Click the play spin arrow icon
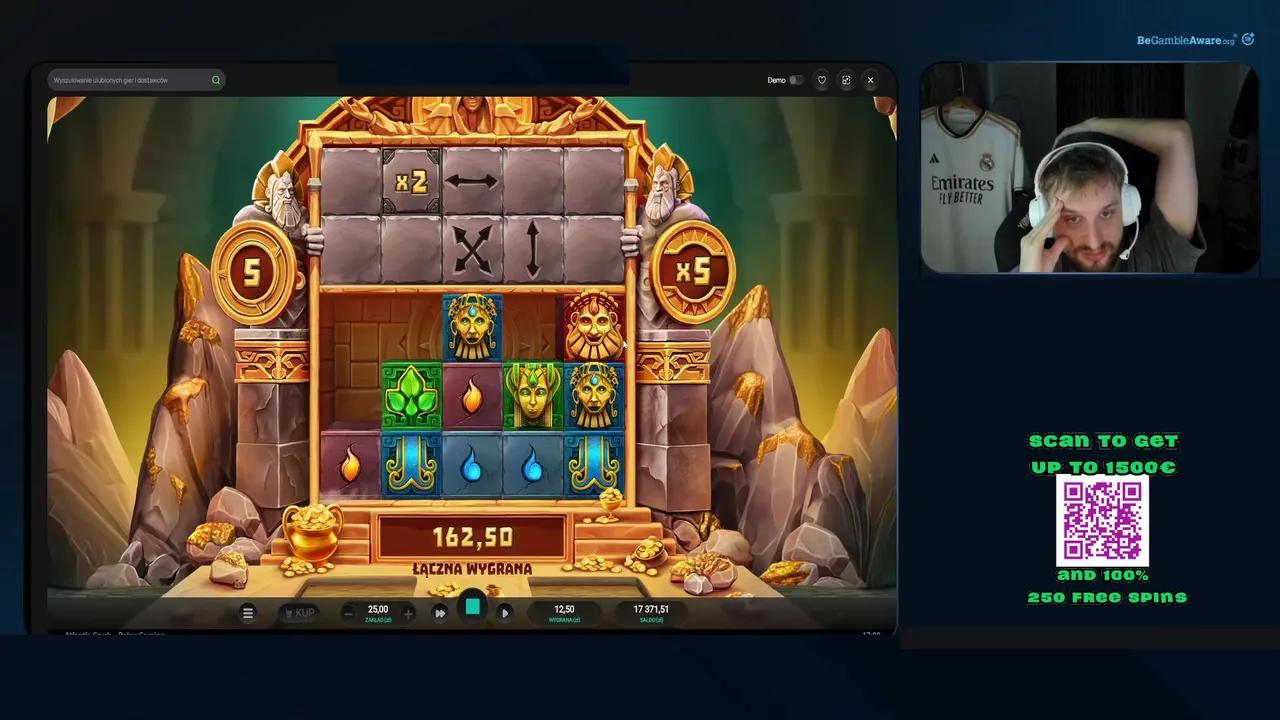The height and width of the screenshot is (720, 1280). tap(505, 613)
